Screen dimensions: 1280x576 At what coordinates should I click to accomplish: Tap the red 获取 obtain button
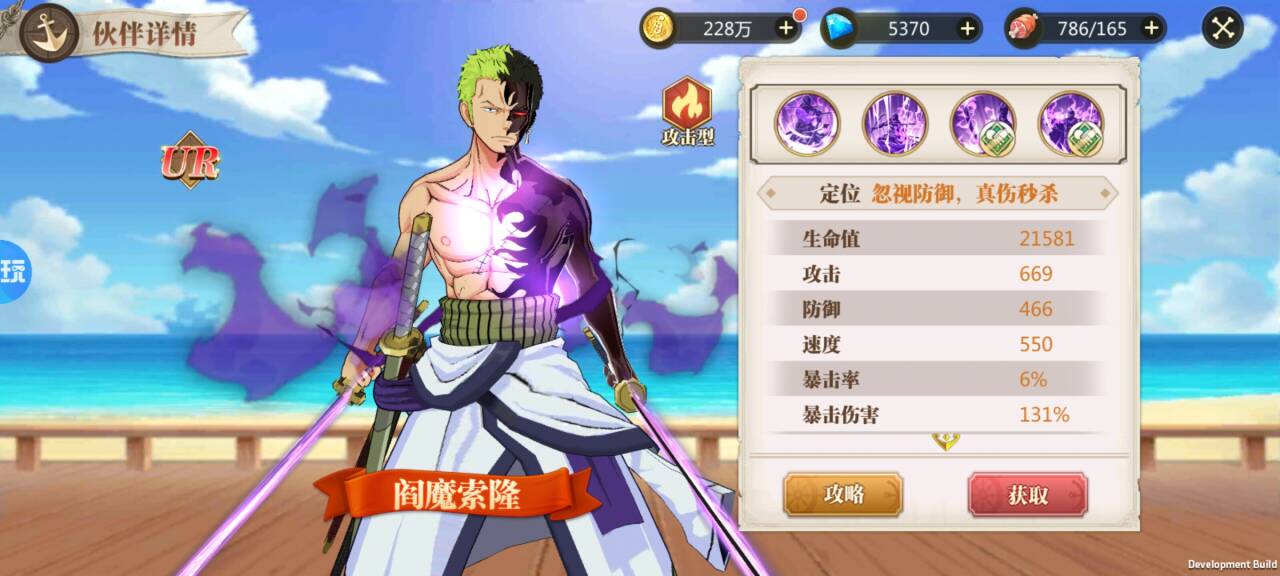tap(1027, 494)
